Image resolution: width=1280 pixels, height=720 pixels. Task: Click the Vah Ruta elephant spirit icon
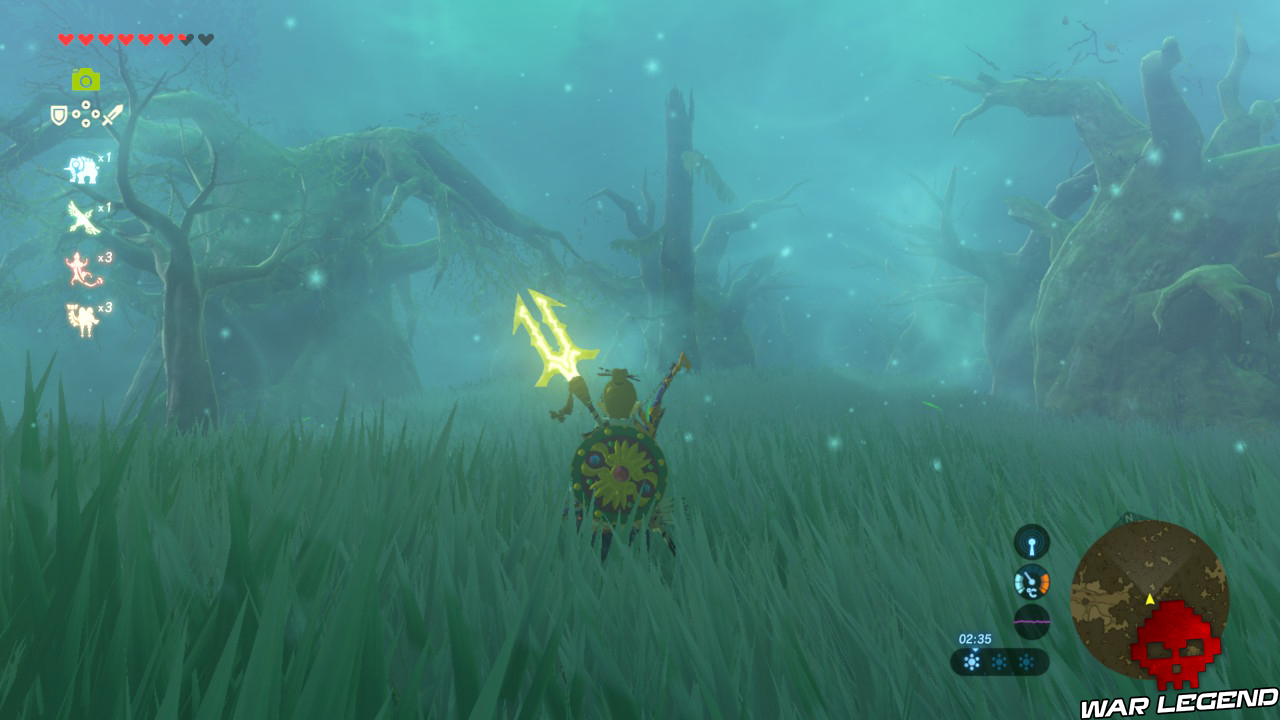(81, 167)
